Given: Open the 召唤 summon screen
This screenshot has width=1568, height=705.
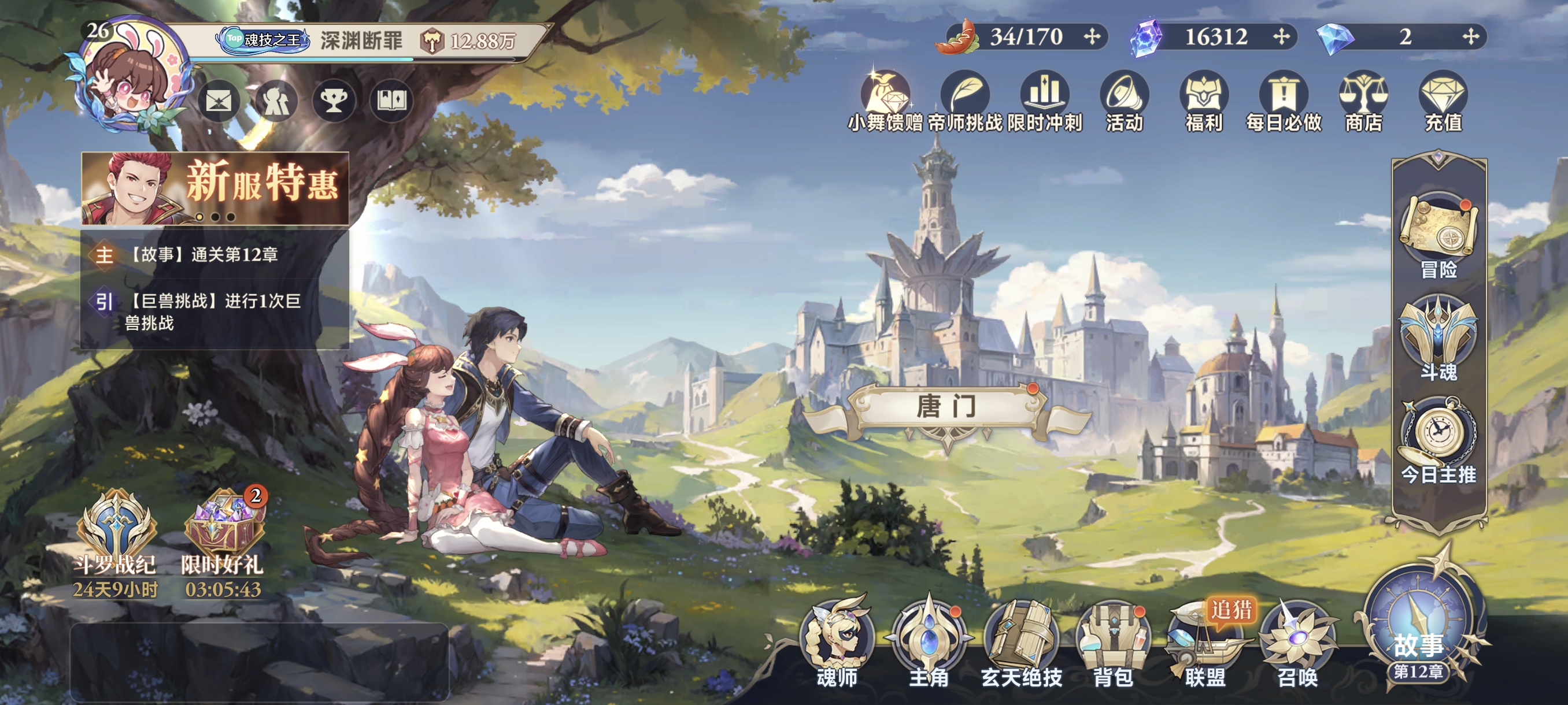Looking at the screenshot, I should click(x=1297, y=642).
